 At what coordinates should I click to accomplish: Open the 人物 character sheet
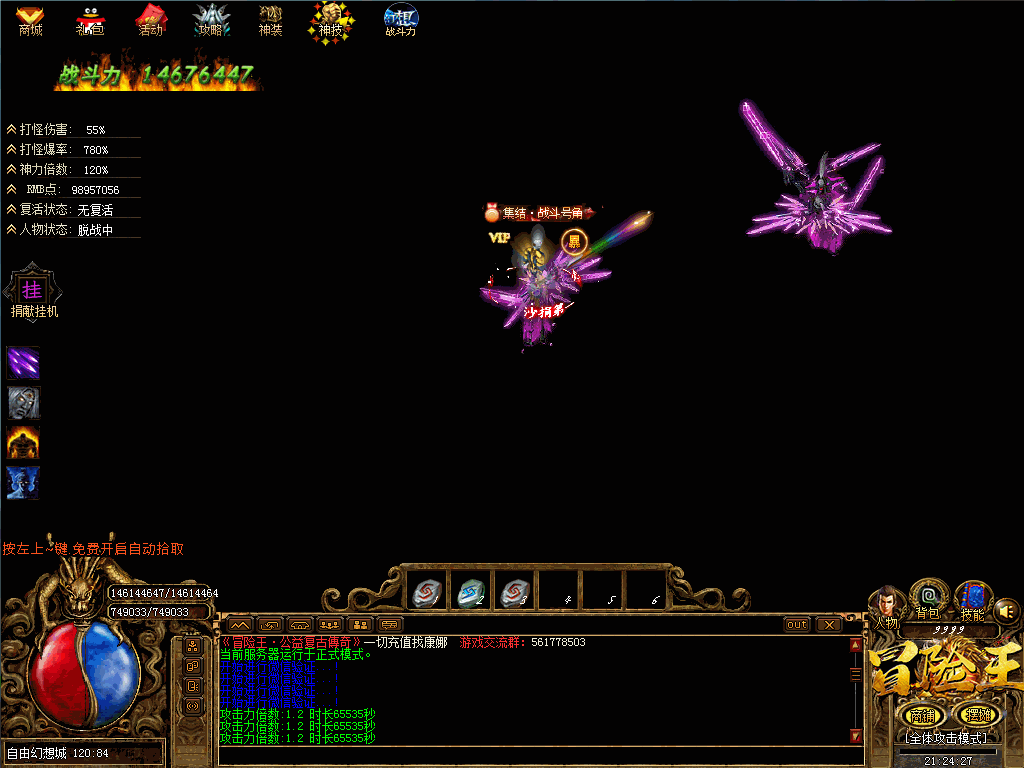pyautogui.click(x=886, y=603)
